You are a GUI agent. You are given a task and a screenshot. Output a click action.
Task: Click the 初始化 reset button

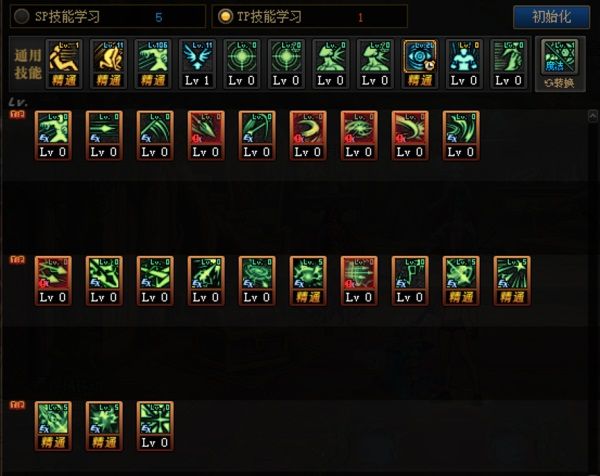tap(551, 17)
